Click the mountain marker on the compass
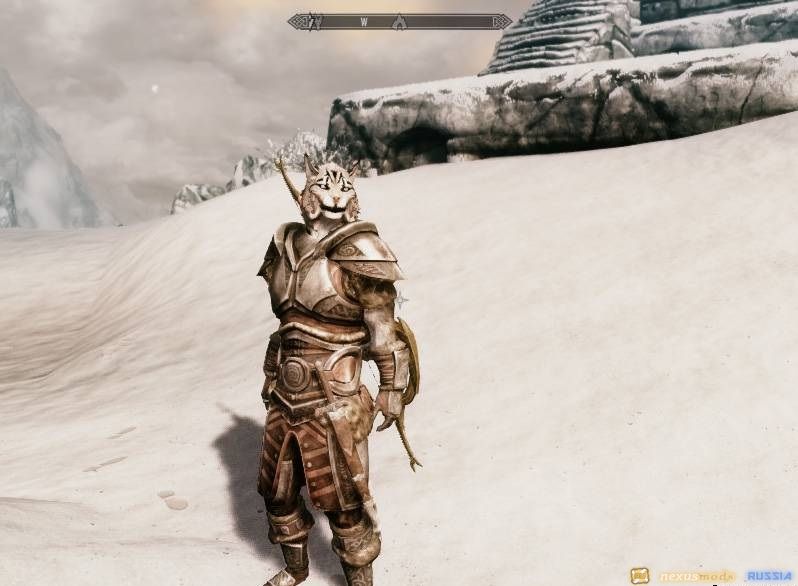Image resolution: width=798 pixels, height=586 pixels. click(x=399, y=21)
